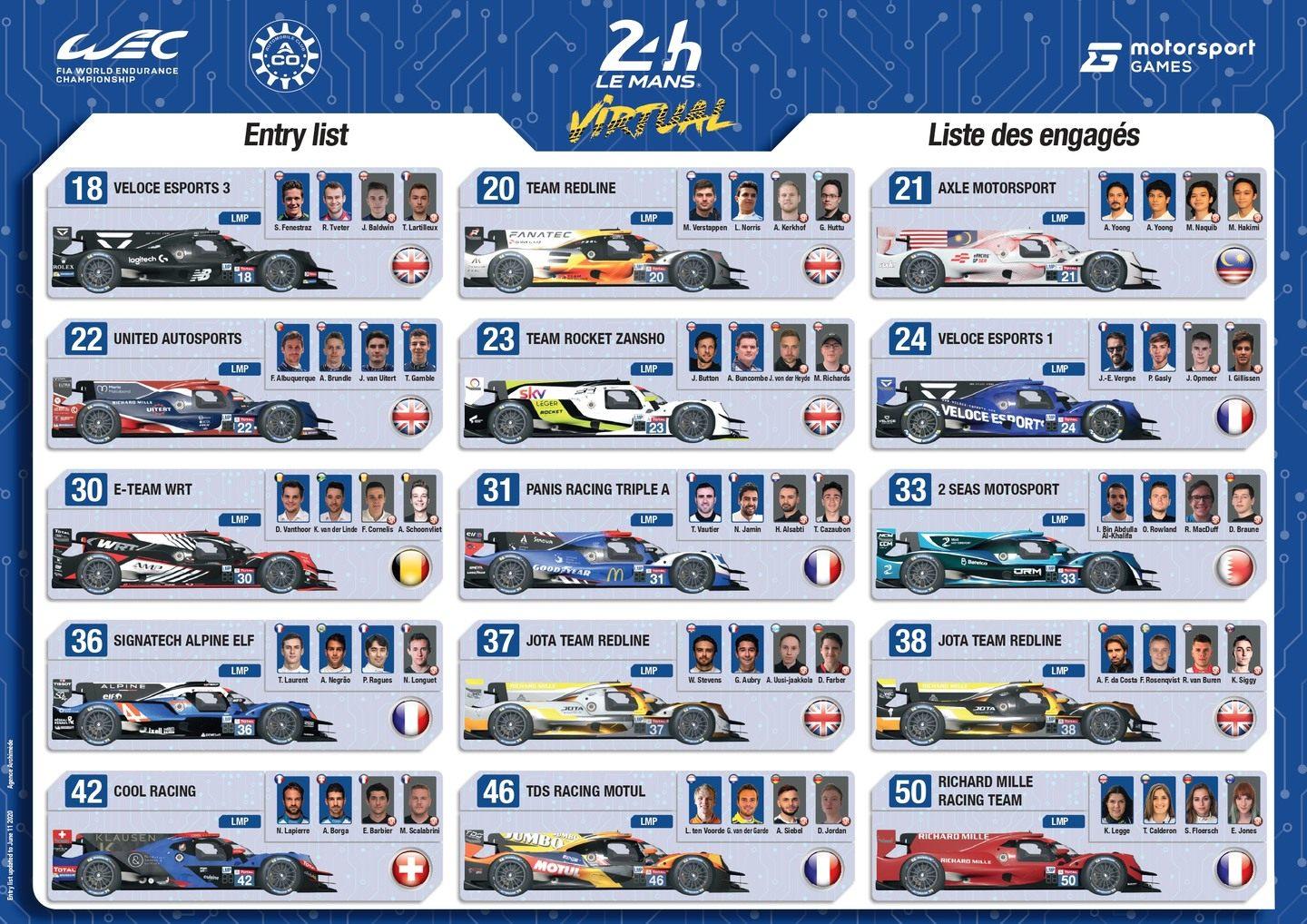The image size is (1307, 924).
Task: Open the #21 Axle Motorsport entry card
Action: (1068, 232)
